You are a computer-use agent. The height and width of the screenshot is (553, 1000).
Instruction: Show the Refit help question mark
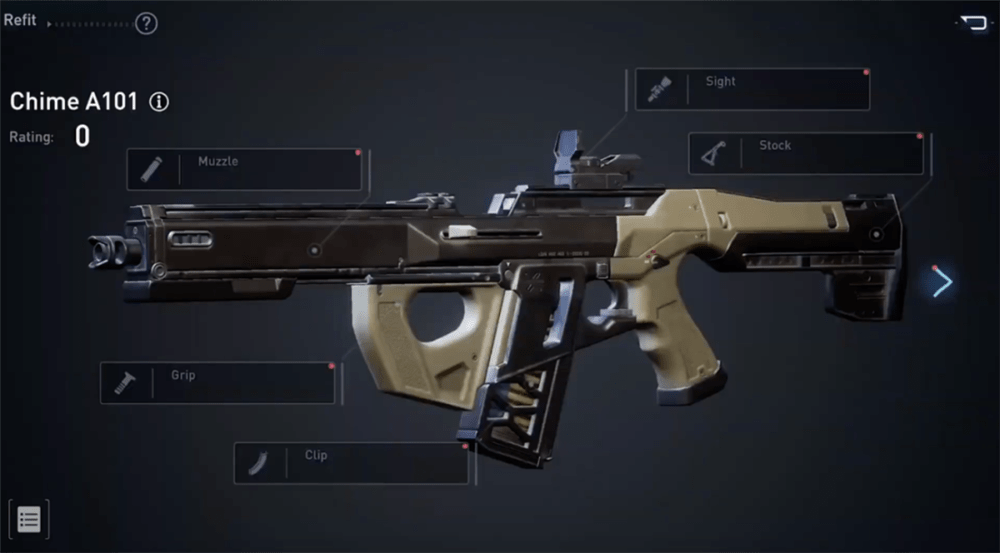coord(146,23)
